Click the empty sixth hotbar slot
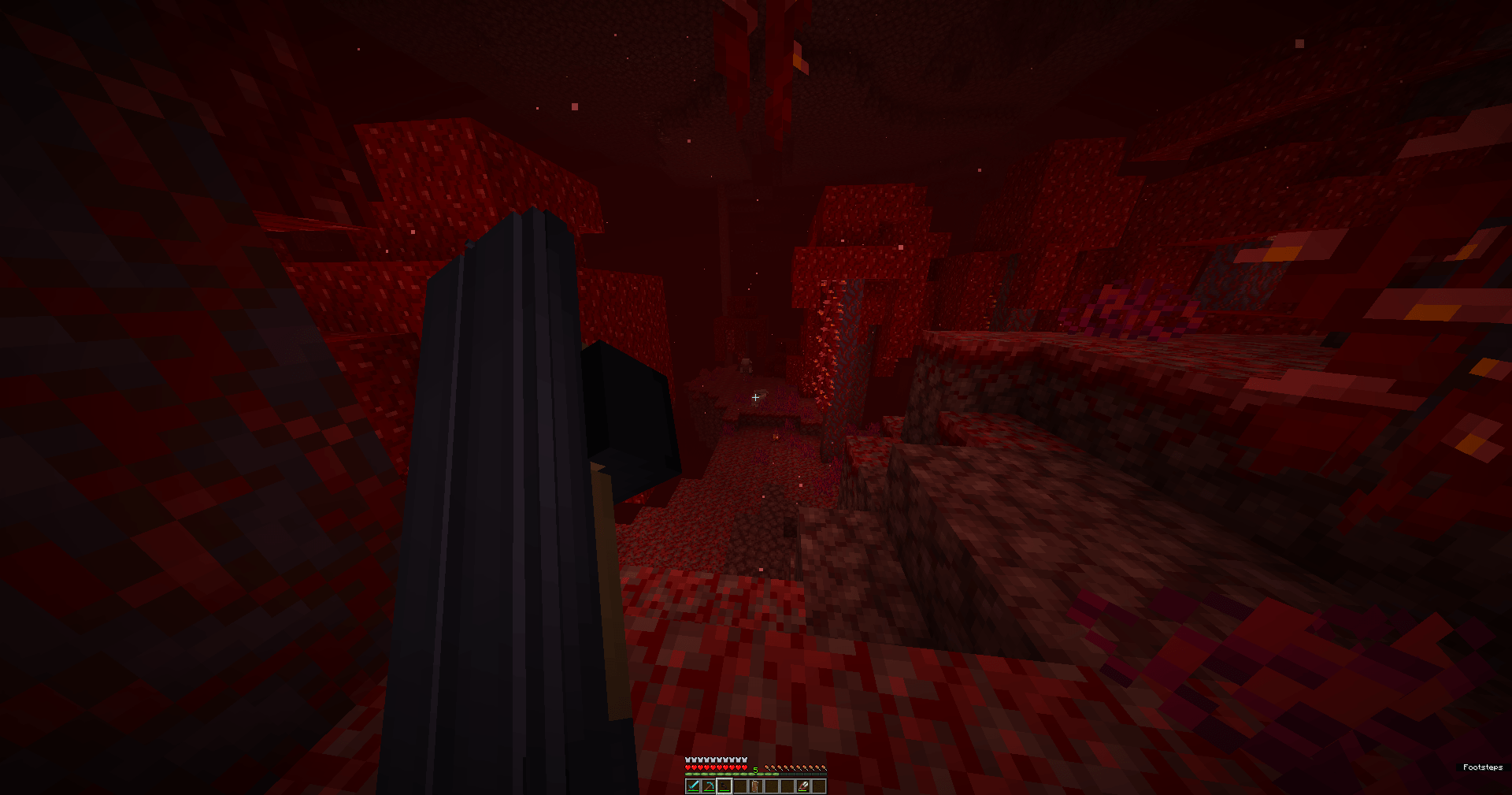Viewport: 1512px width, 795px height. click(x=772, y=786)
